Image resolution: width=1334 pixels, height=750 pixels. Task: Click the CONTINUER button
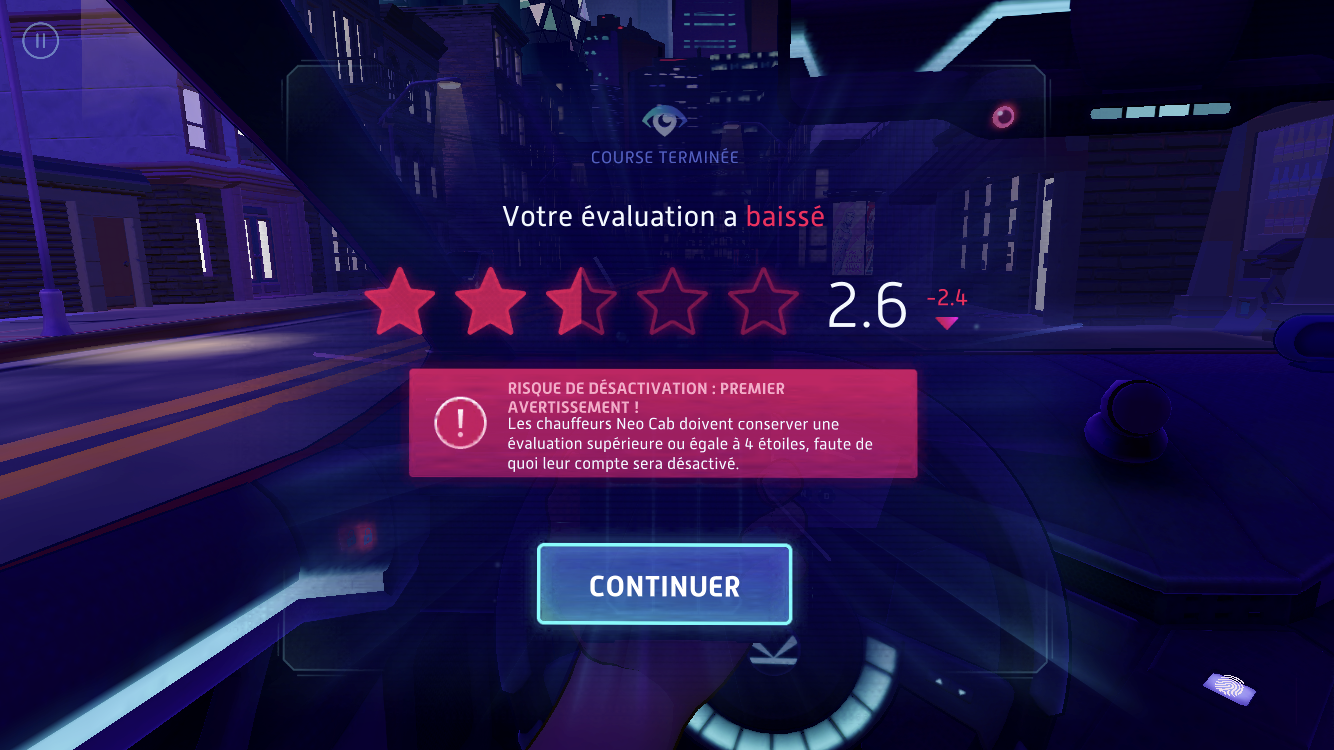click(x=664, y=585)
